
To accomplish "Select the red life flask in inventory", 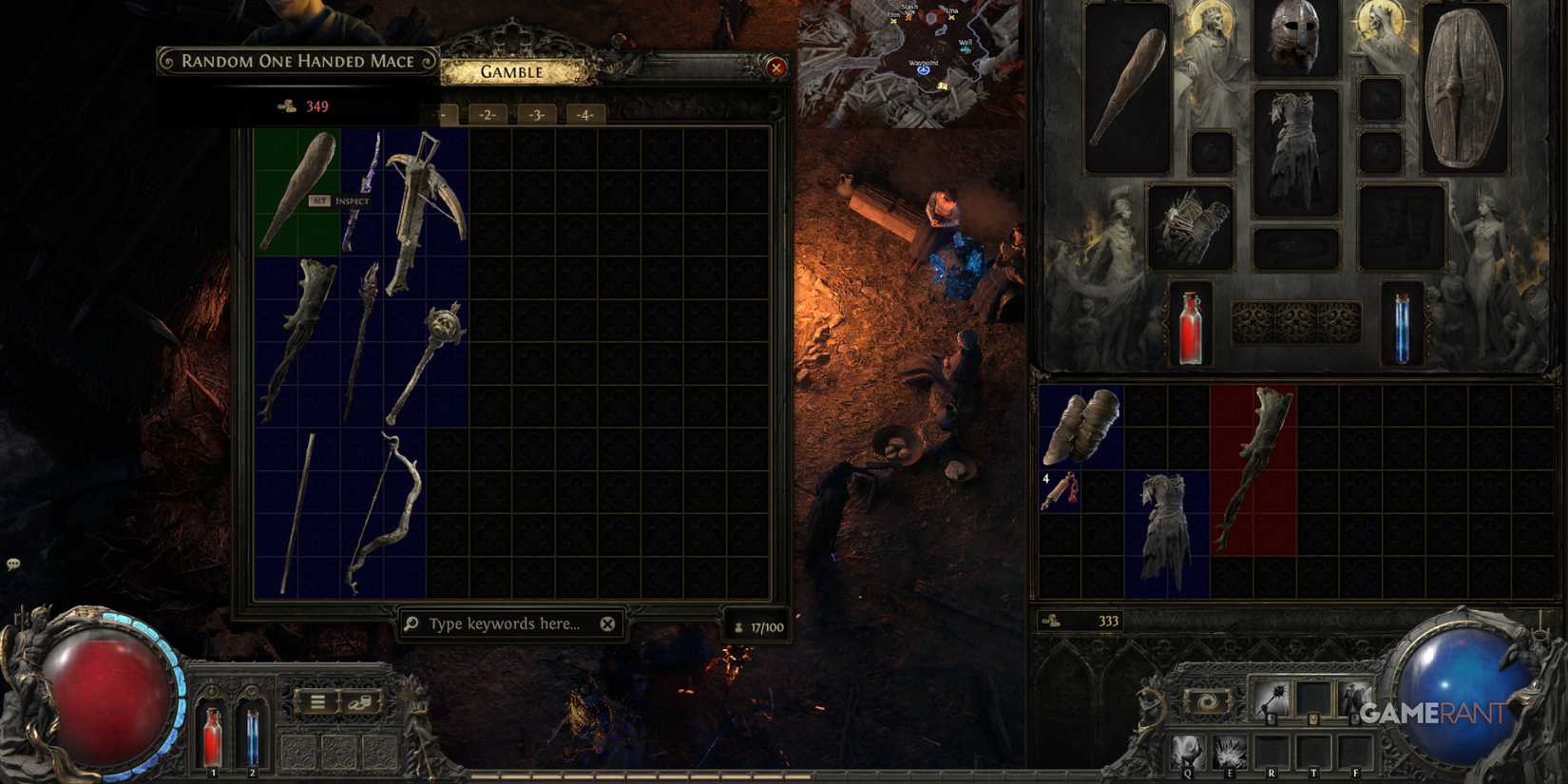I will [1191, 328].
